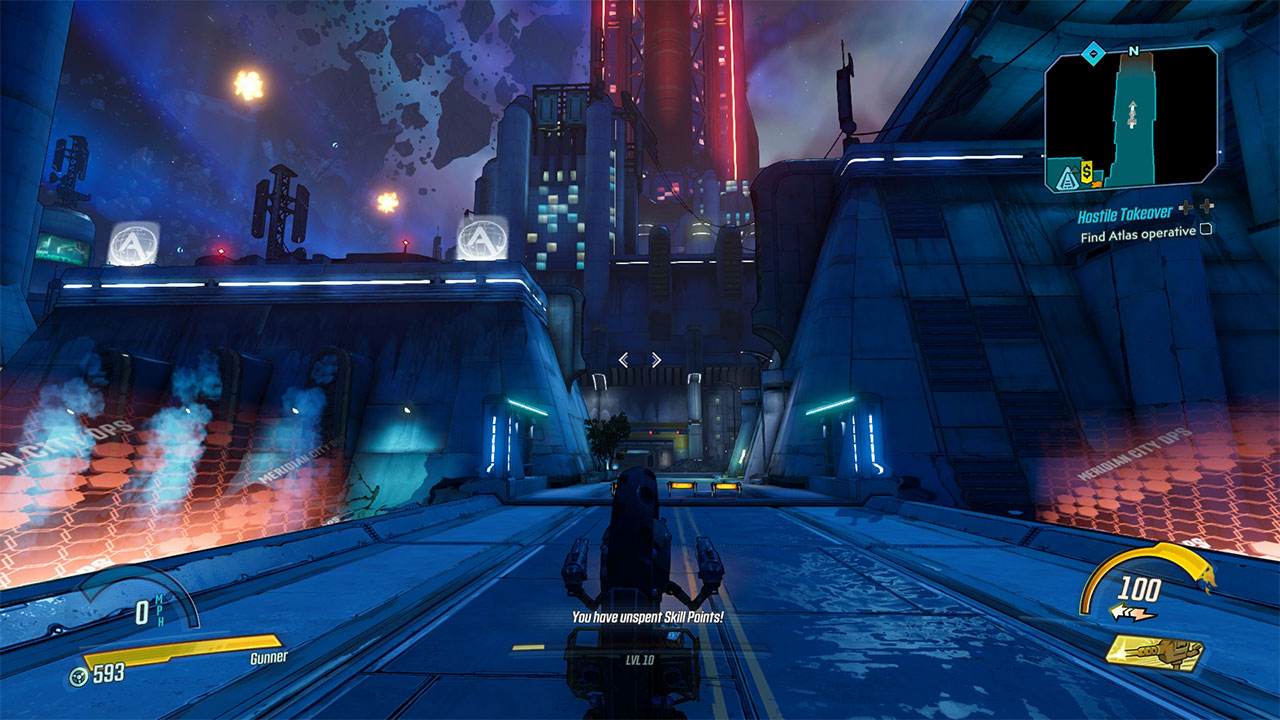Open the Hostile Takeover mission tracker
This screenshot has height=720, width=1280.
click(x=1124, y=214)
